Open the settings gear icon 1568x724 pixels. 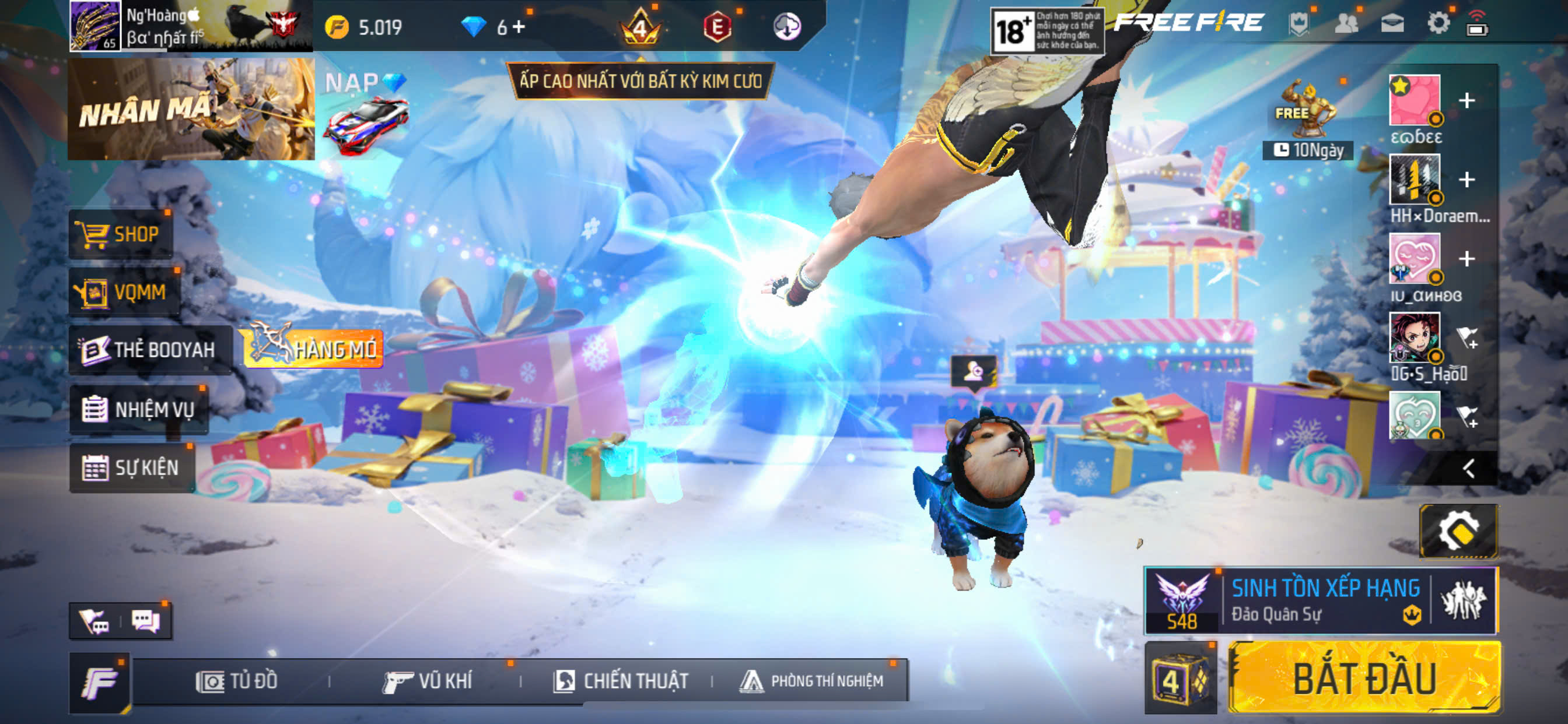pyautogui.click(x=1438, y=24)
